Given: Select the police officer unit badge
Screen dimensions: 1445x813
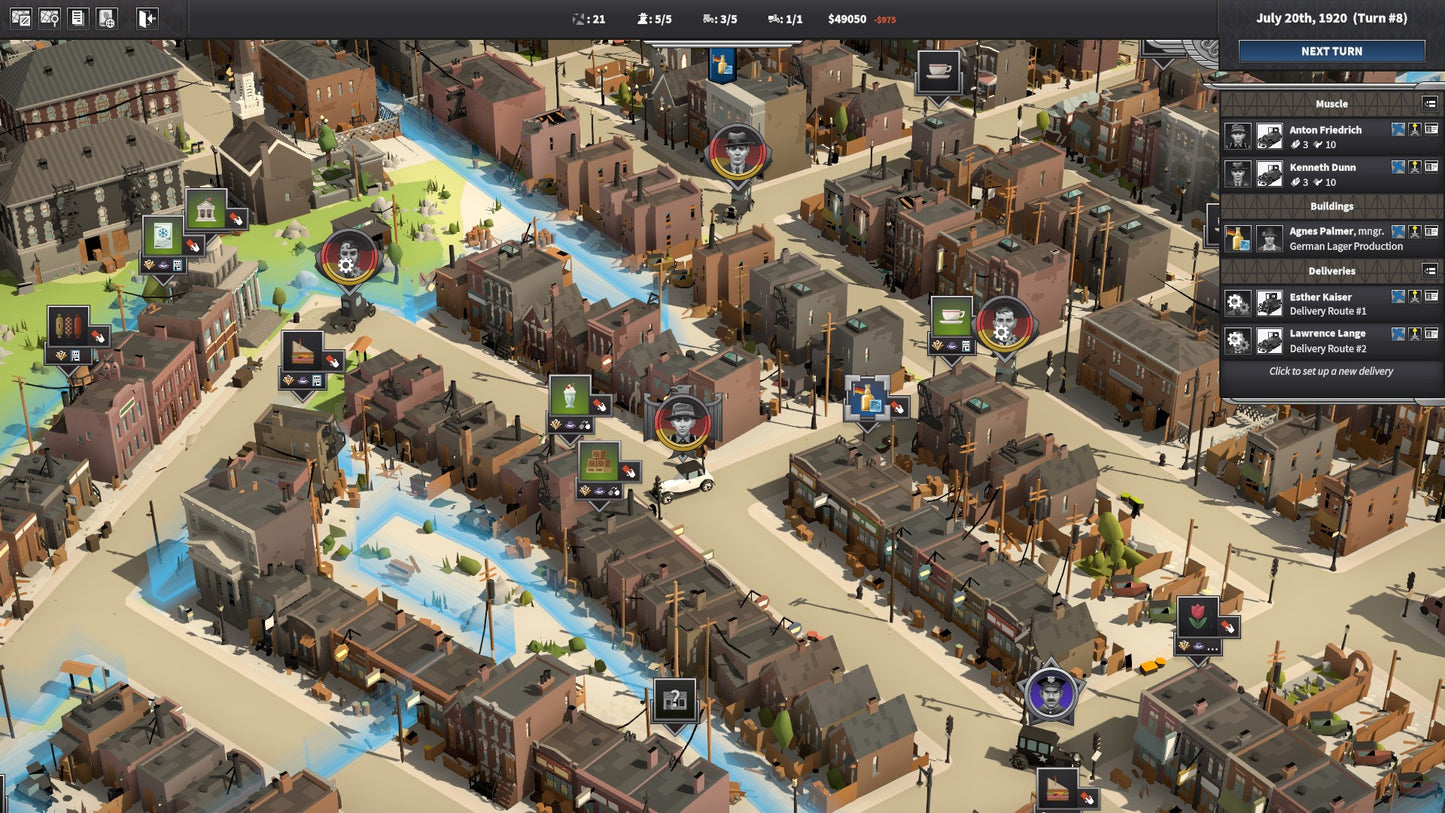Looking at the screenshot, I should click(1051, 692).
